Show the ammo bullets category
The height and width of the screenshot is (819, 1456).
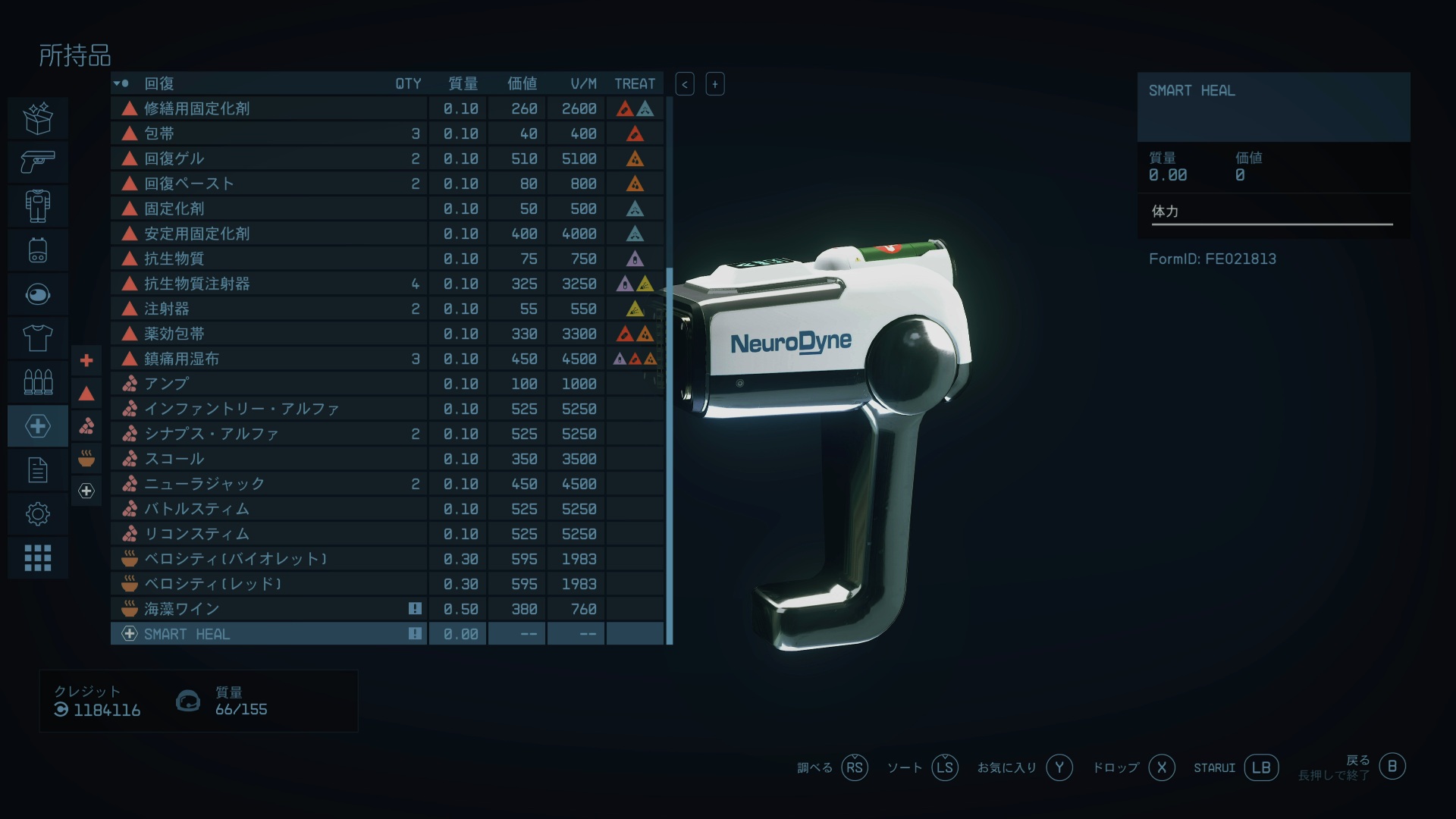click(x=38, y=381)
